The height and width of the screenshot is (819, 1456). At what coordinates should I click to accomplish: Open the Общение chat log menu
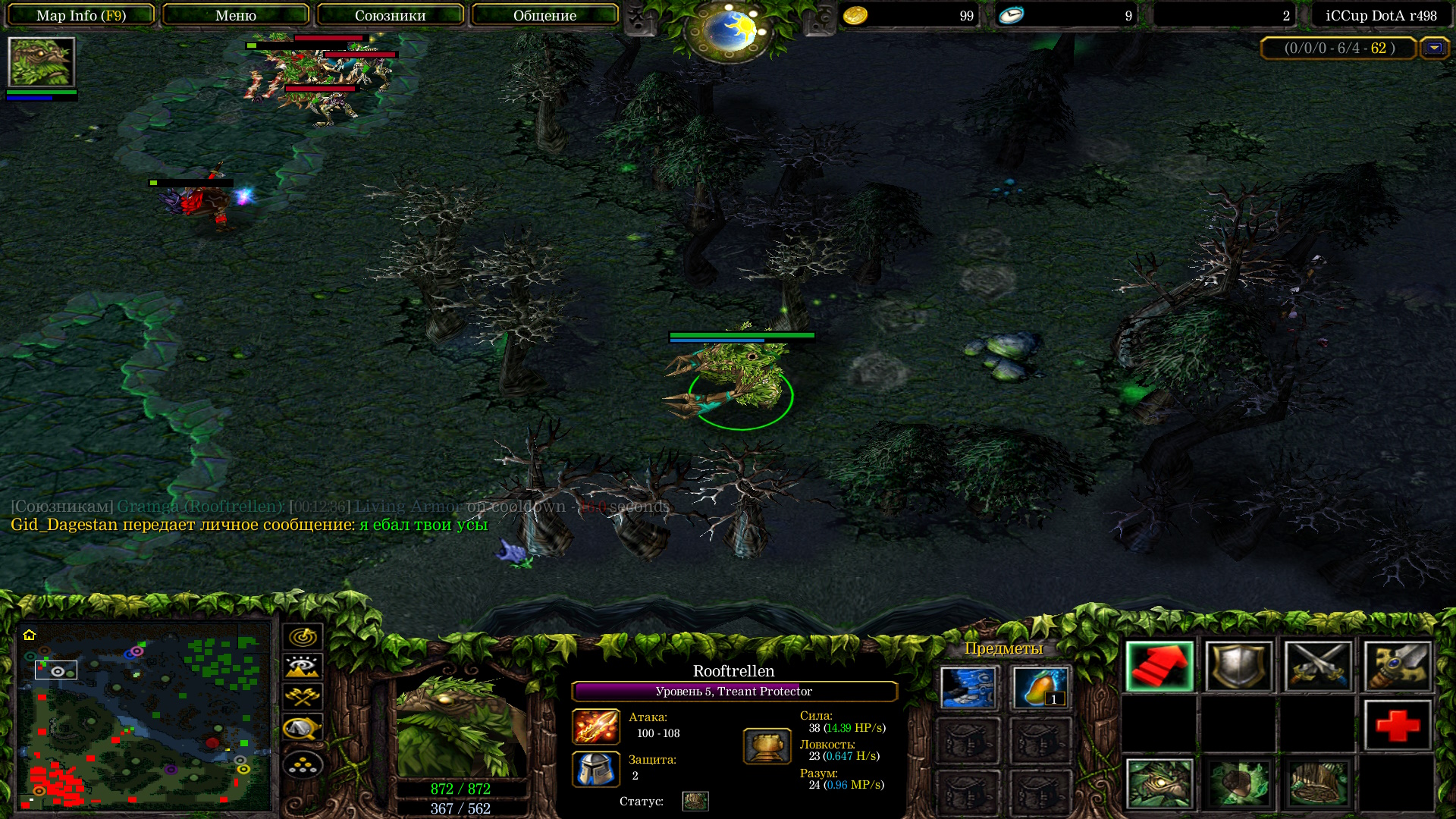tap(544, 15)
